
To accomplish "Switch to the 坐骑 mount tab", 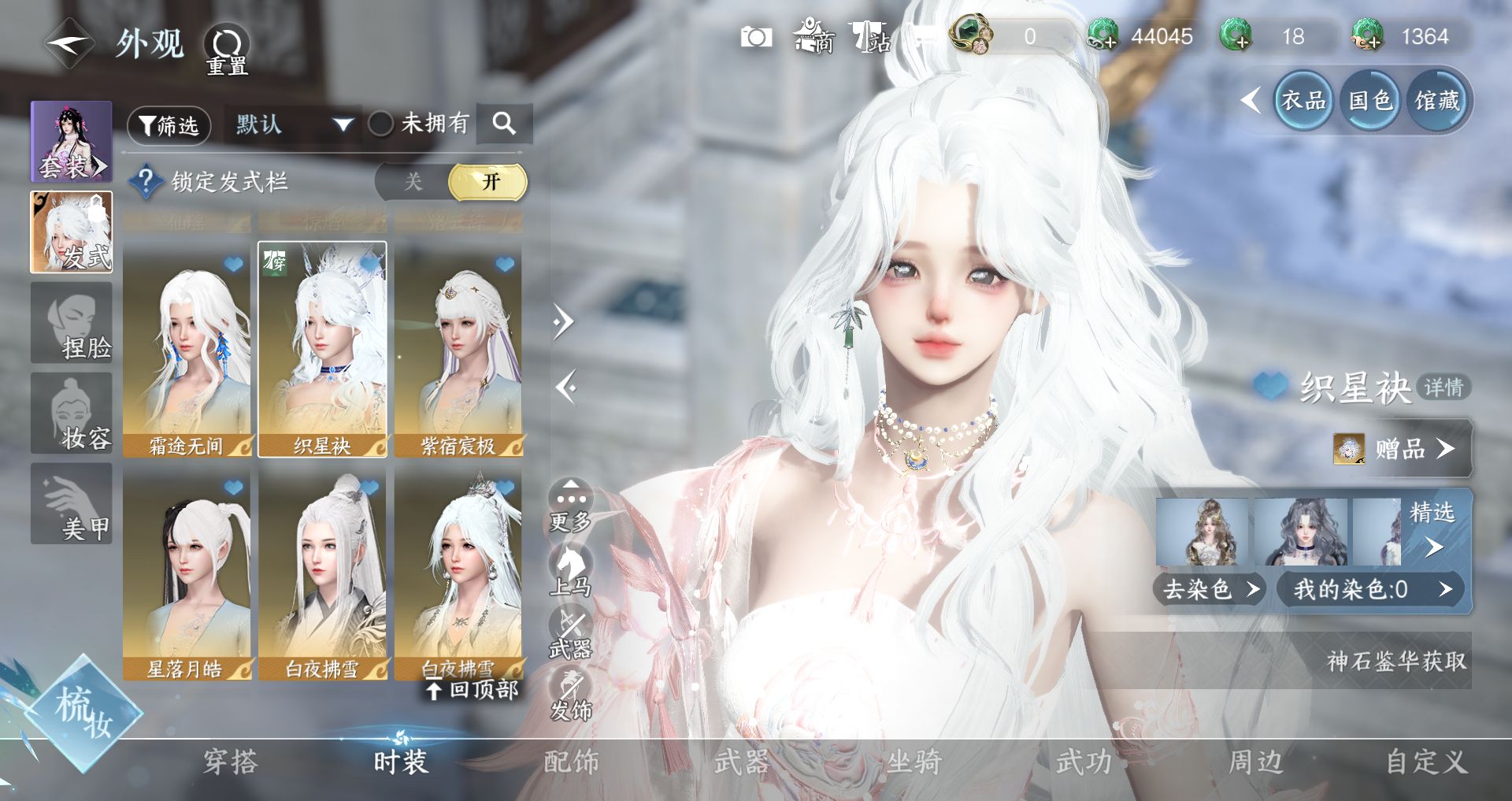I will tap(913, 762).
